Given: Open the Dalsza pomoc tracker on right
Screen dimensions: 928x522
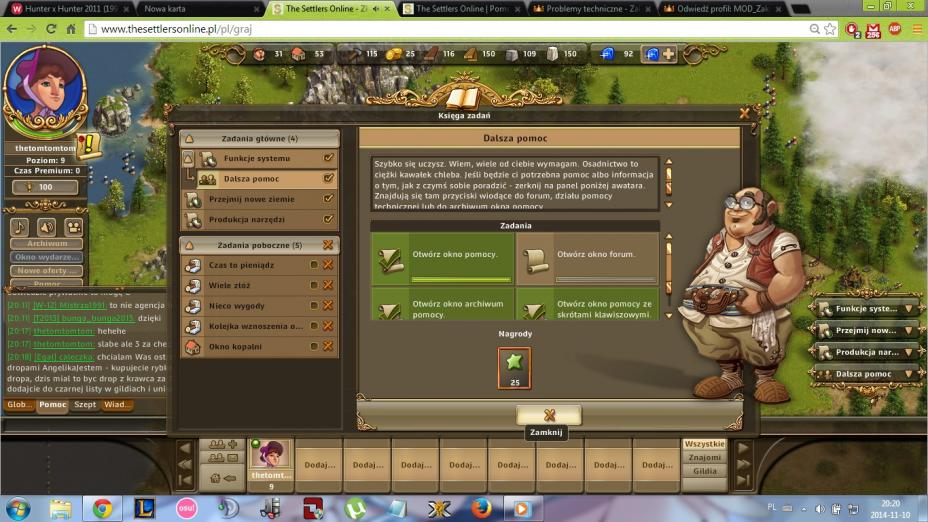Looking at the screenshot, I should point(864,374).
